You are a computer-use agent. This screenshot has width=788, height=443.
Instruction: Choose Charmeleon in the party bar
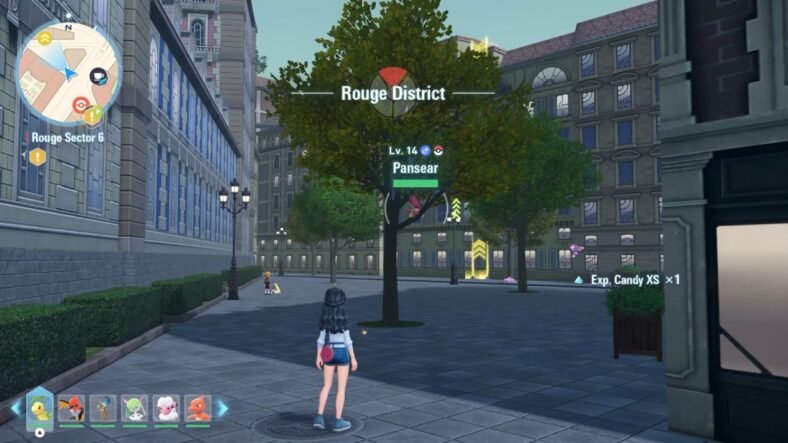(x=197, y=407)
